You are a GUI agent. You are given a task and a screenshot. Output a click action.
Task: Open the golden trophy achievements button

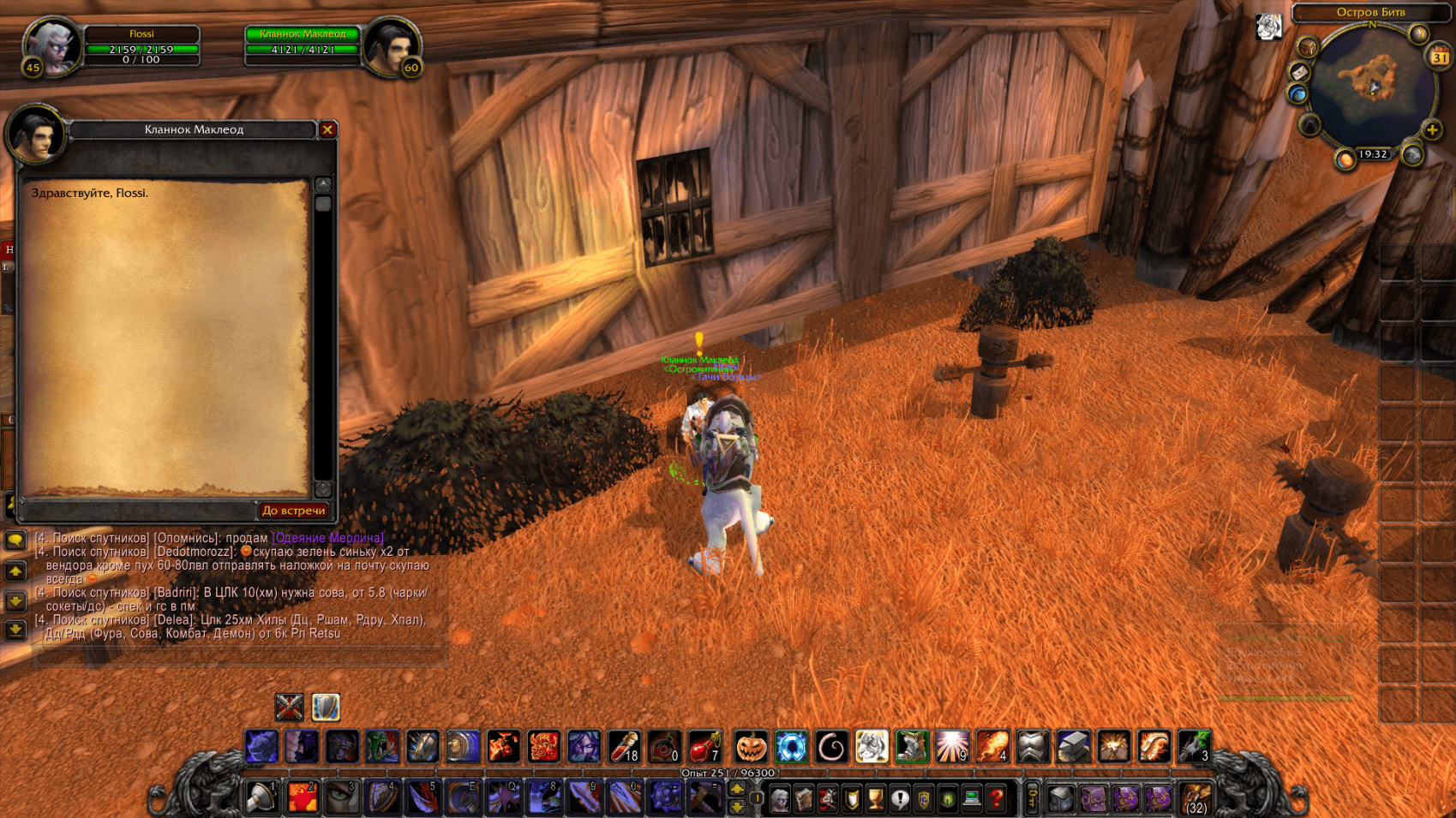point(875,799)
